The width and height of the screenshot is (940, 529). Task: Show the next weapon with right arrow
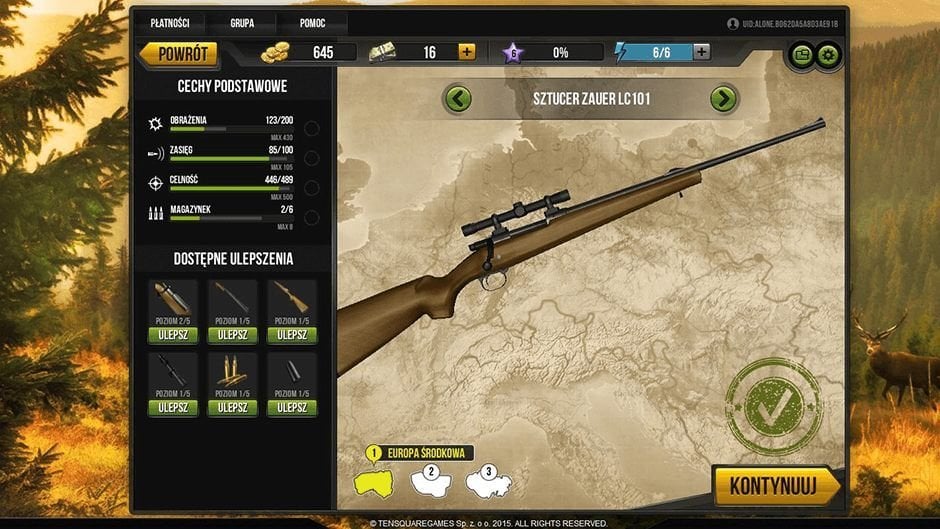pos(723,99)
